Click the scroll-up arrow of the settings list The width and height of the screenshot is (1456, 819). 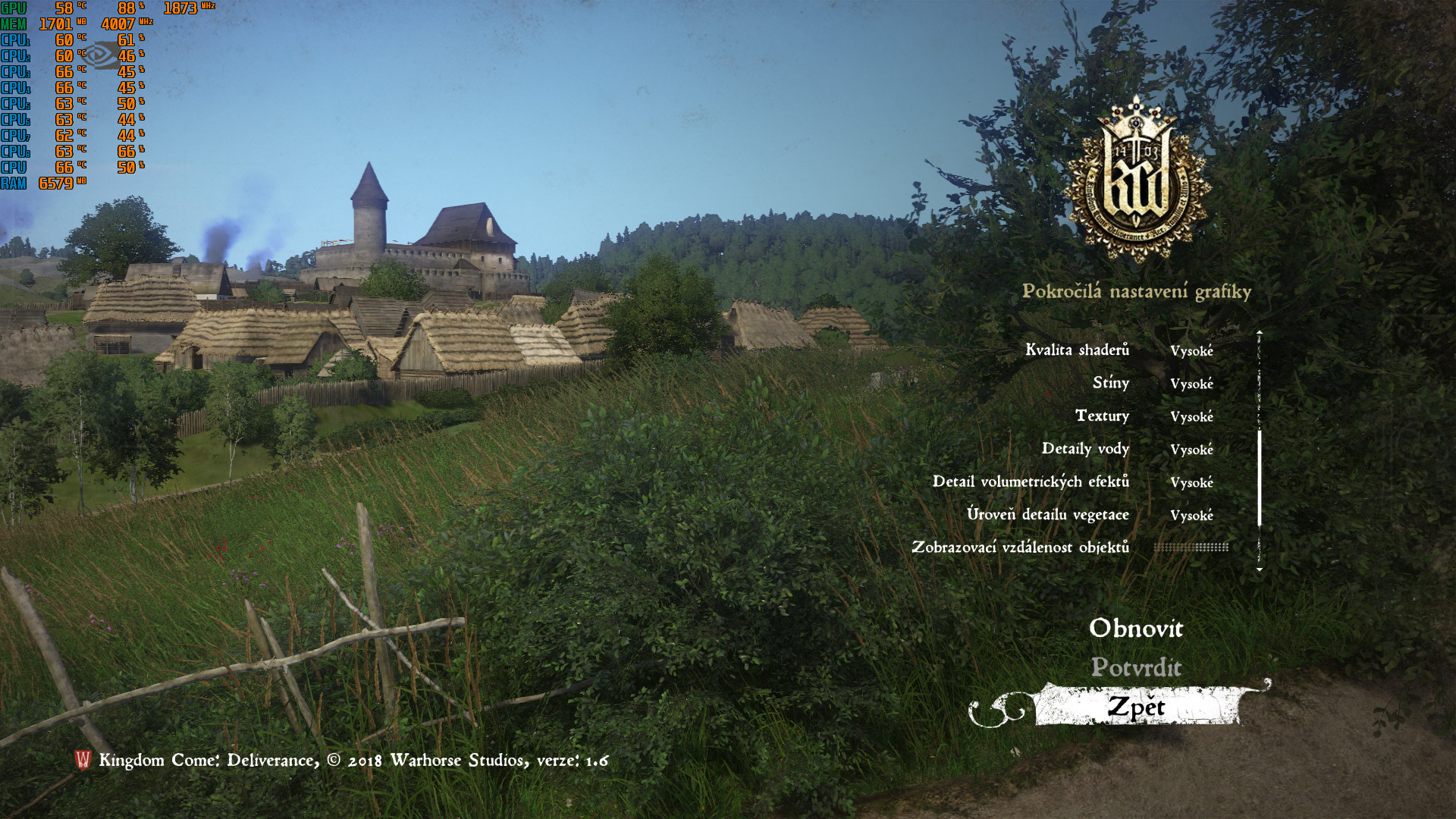tap(1259, 332)
